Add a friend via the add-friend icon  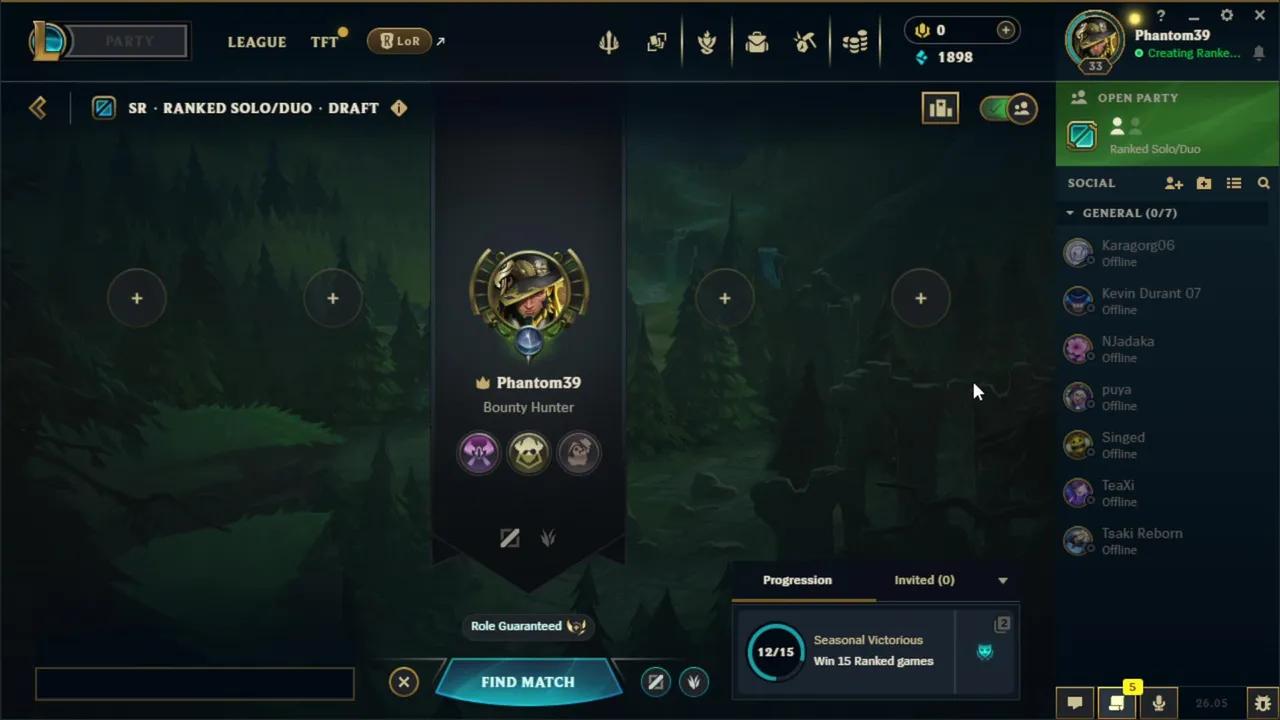coord(1174,183)
